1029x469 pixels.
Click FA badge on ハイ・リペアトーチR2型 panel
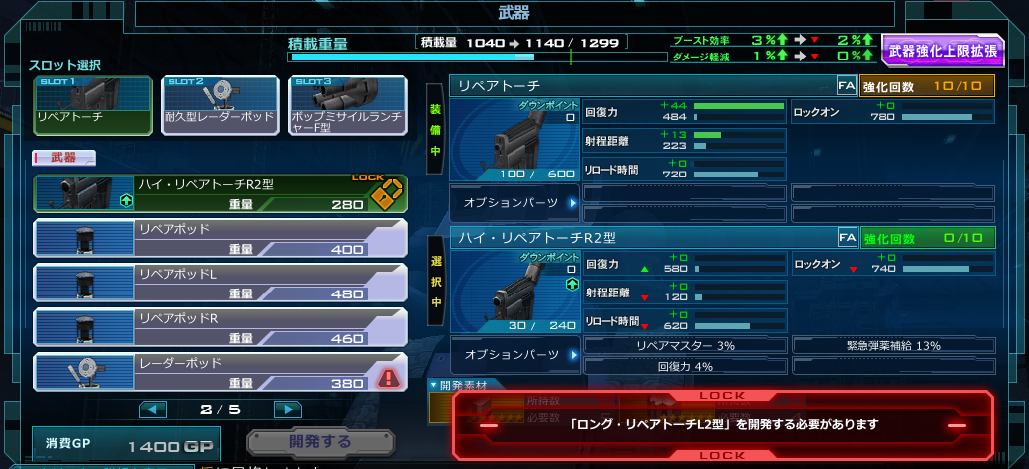(x=846, y=238)
